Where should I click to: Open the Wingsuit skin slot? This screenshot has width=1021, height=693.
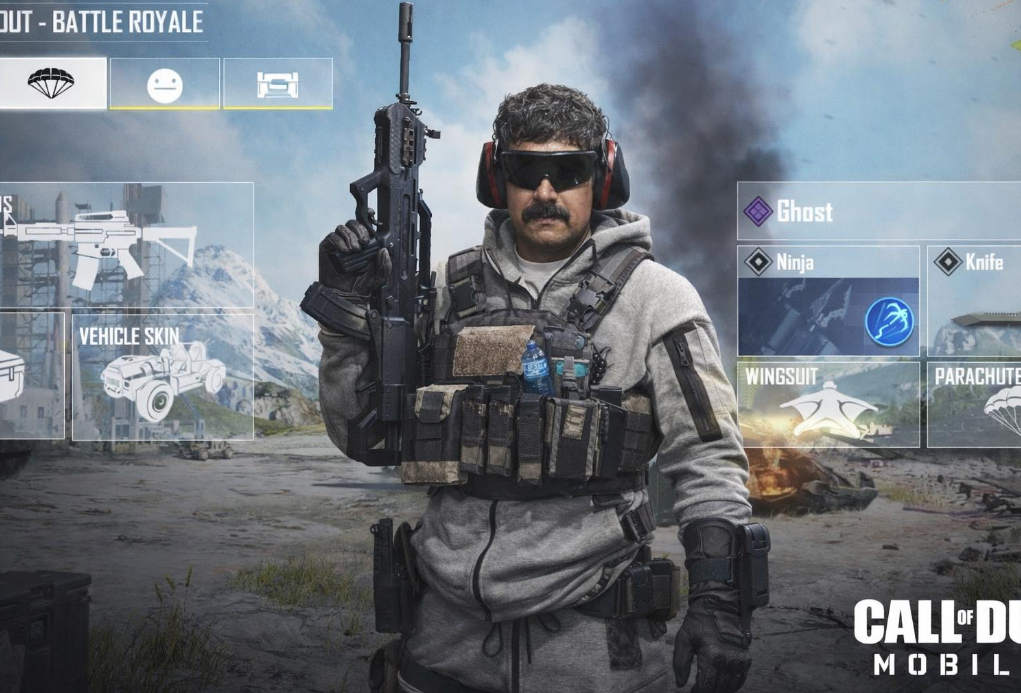click(x=828, y=404)
